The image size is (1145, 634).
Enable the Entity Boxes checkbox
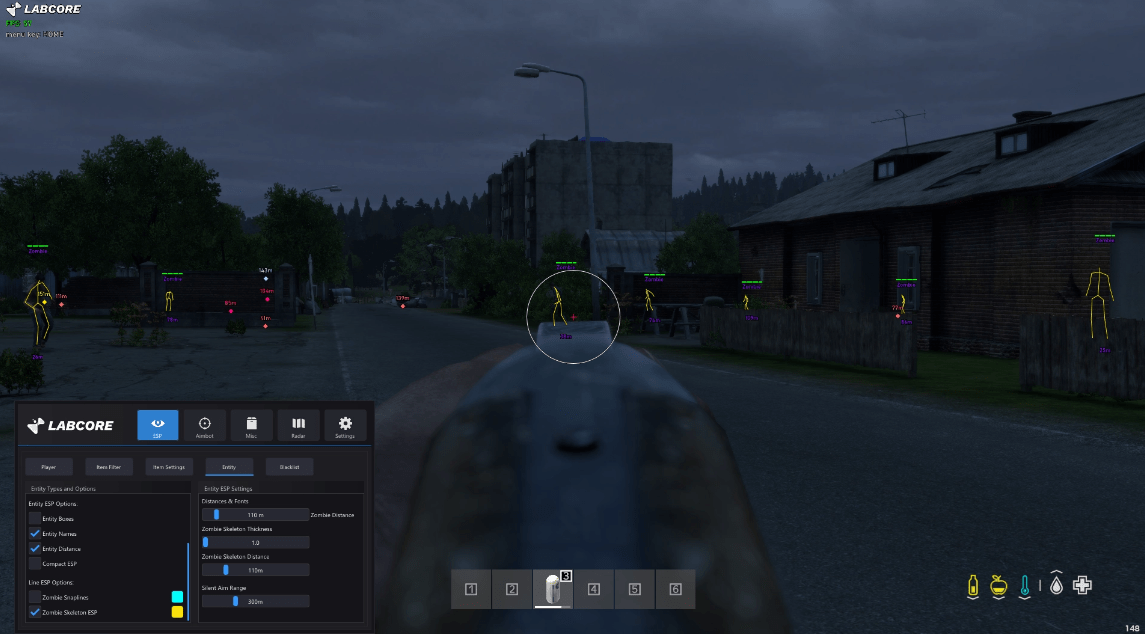(x=35, y=519)
